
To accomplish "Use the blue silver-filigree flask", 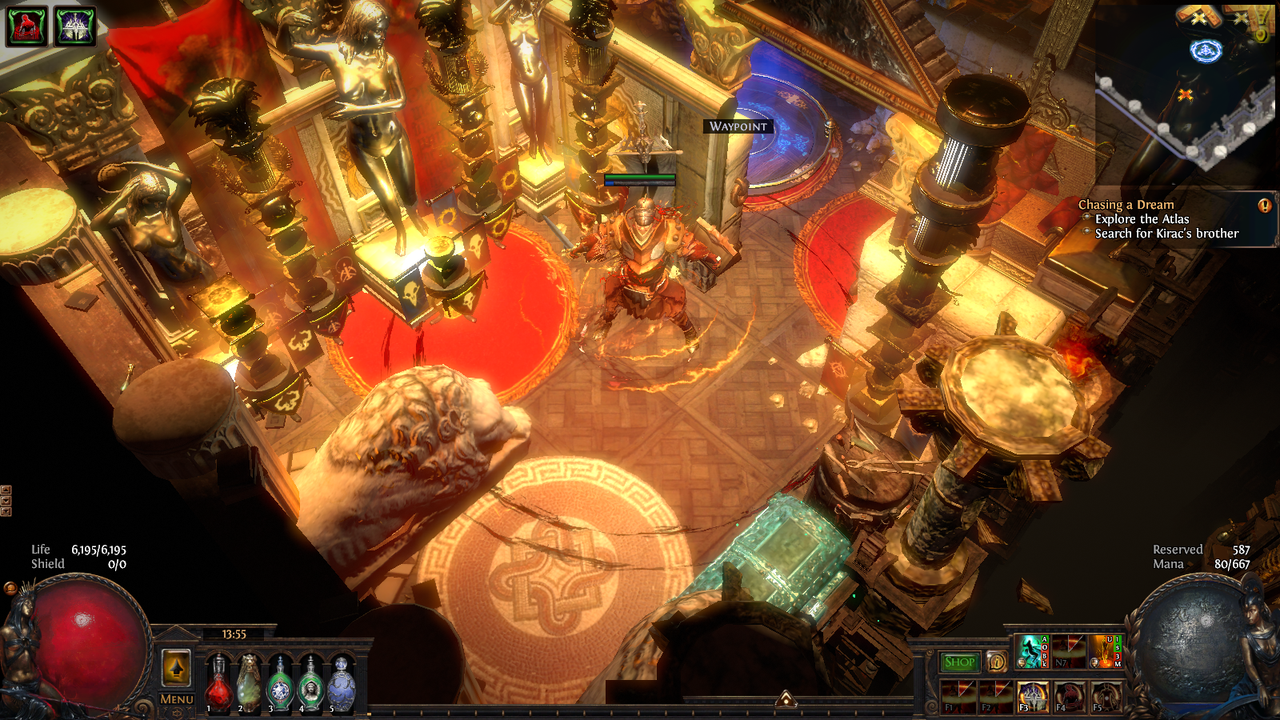I will point(342,686).
